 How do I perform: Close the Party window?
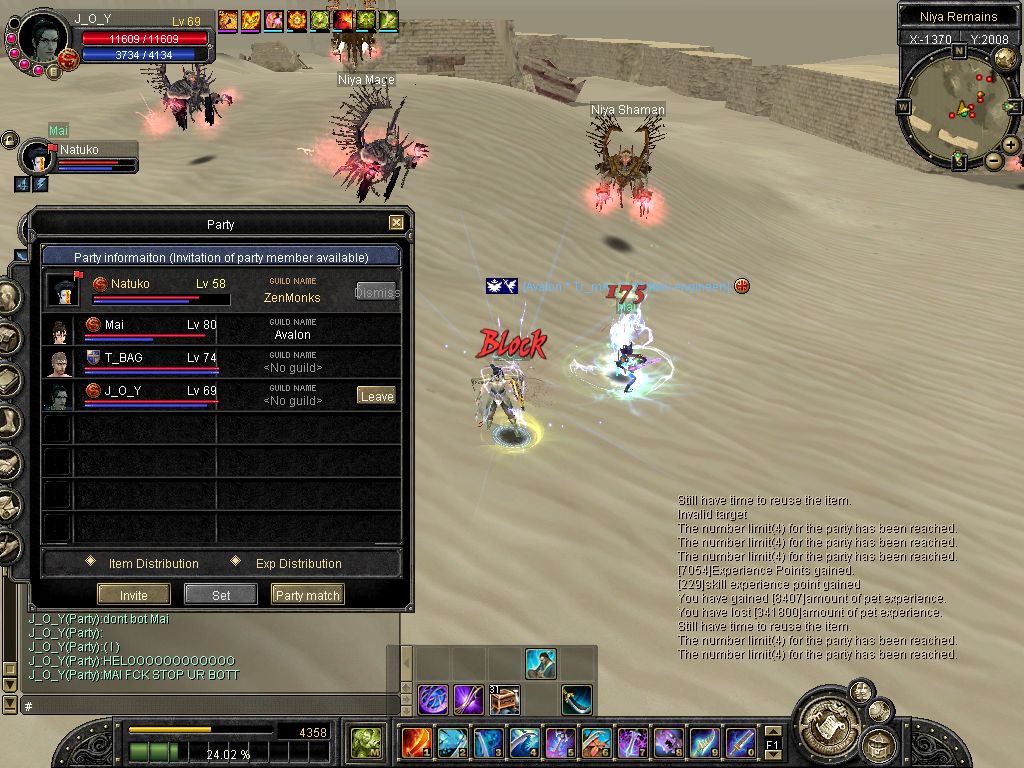pyautogui.click(x=396, y=223)
